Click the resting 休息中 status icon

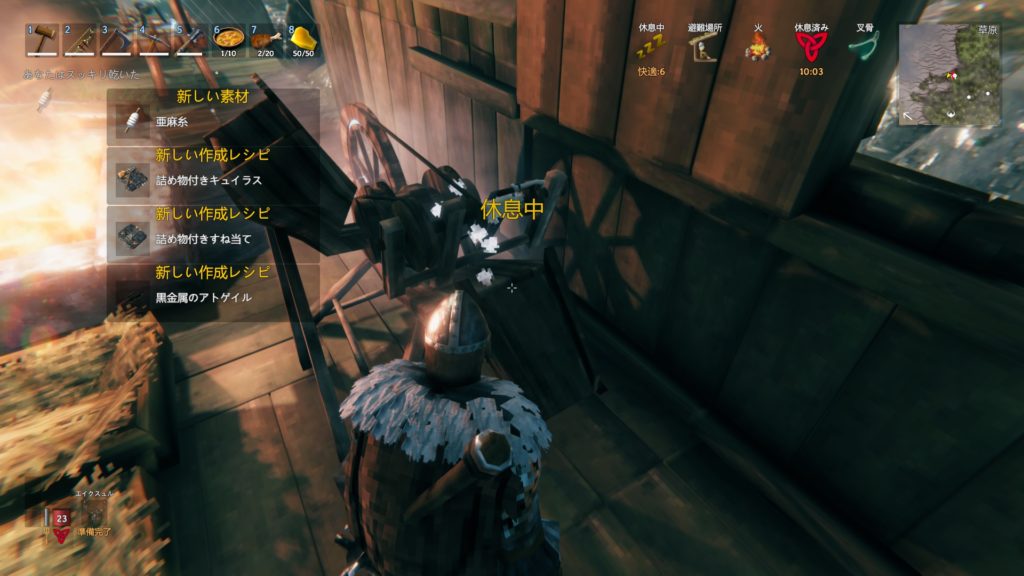click(x=652, y=46)
